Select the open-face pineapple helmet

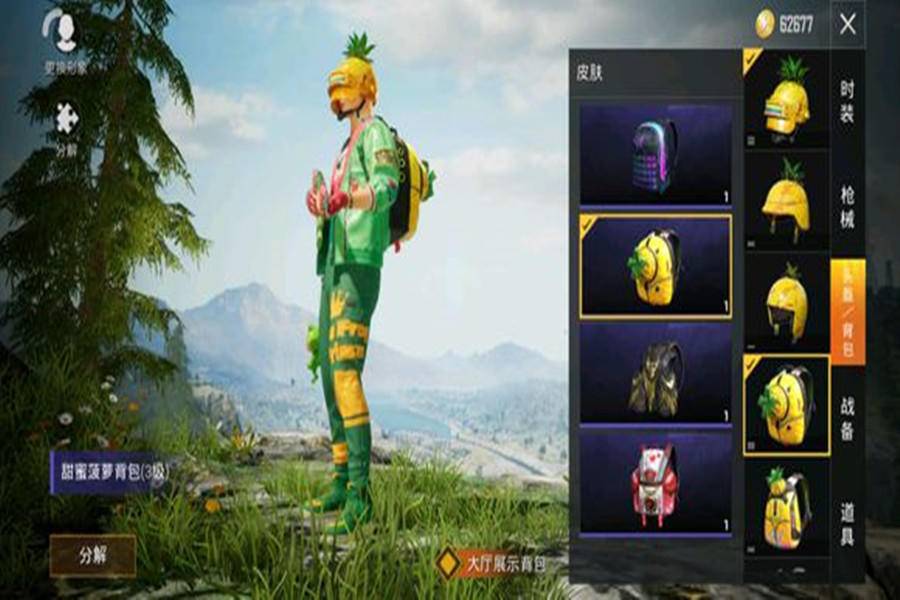click(x=786, y=202)
